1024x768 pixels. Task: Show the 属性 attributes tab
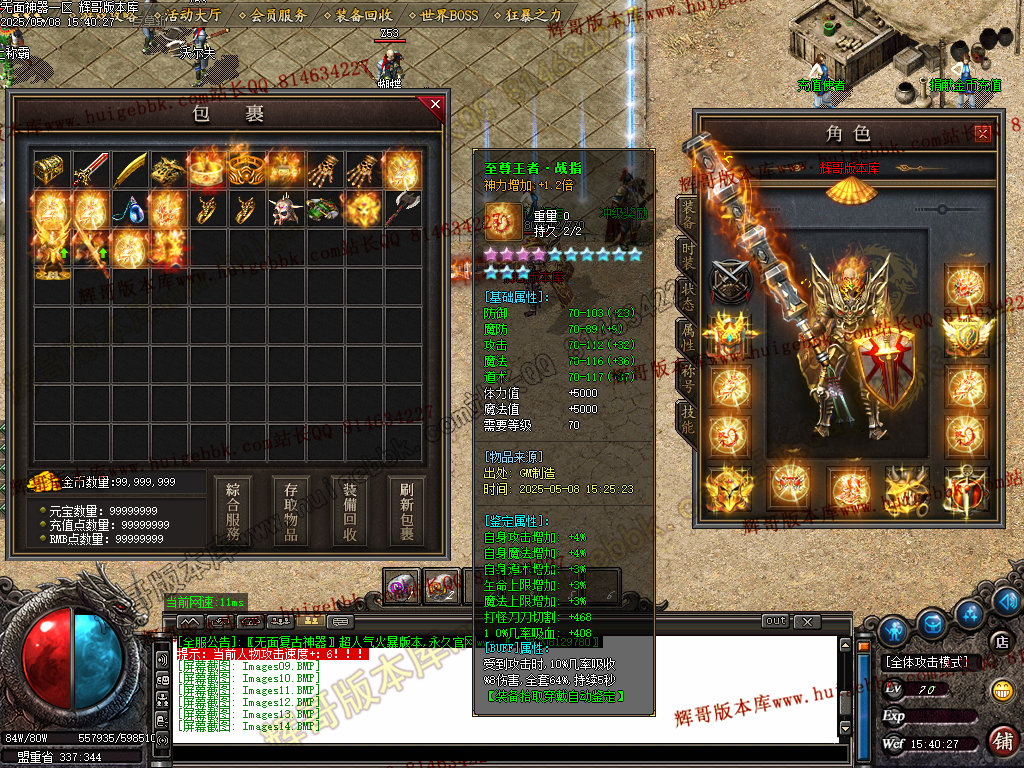point(688,337)
